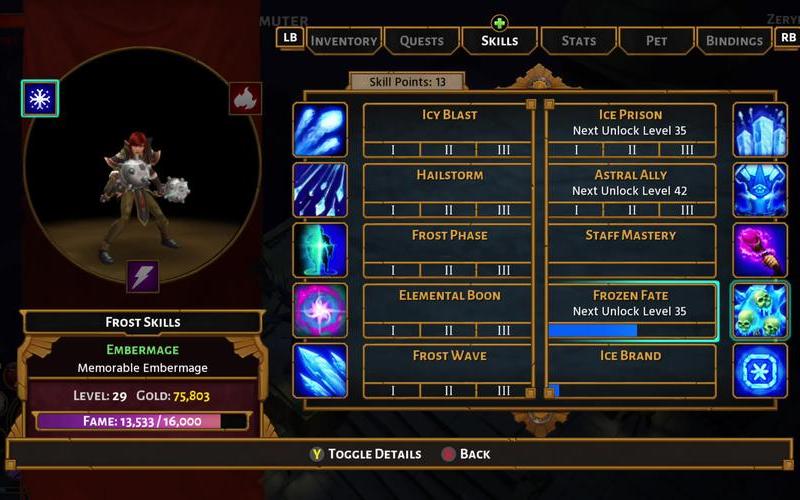Show the Stats tab

[x=578, y=41]
